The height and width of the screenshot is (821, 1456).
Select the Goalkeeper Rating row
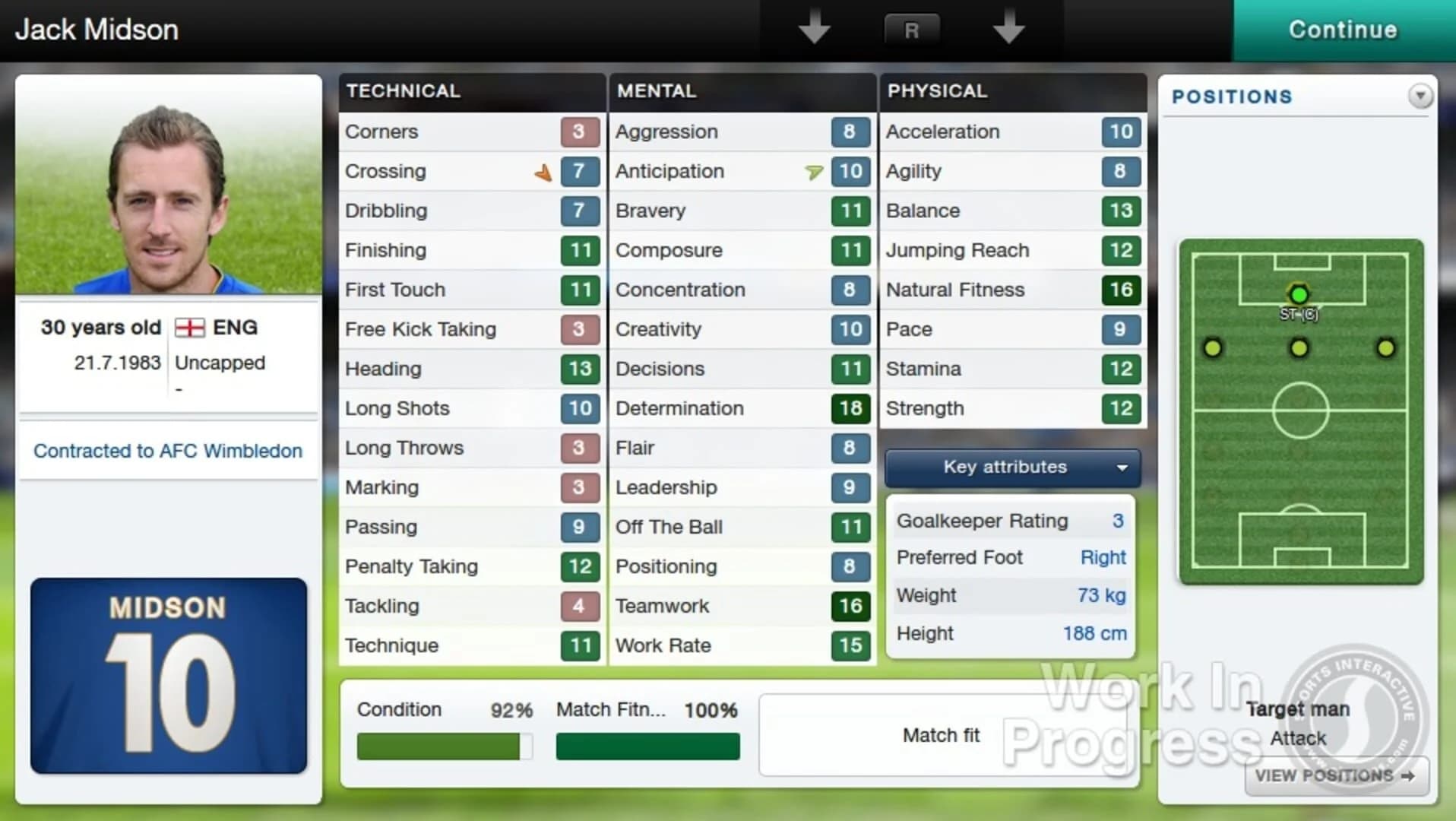click(x=1010, y=520)
